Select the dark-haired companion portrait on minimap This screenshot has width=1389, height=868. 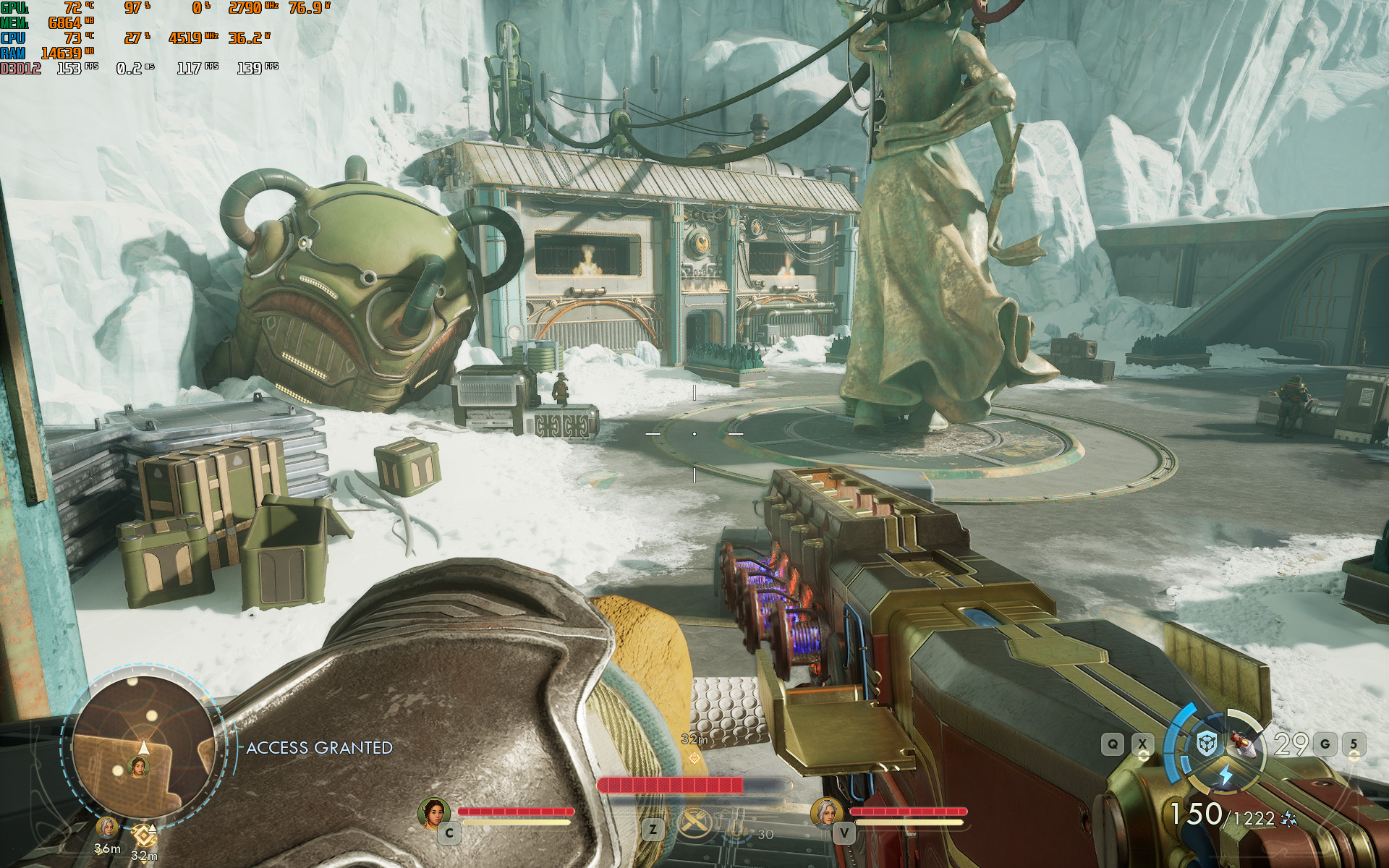pyautogui.click(x=138, y=765)
